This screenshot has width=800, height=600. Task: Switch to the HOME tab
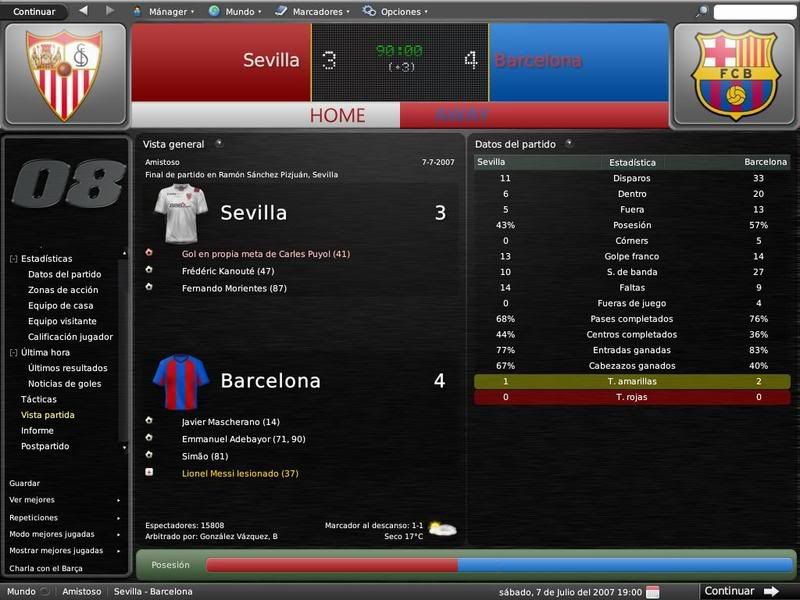(x=336, y=116)
